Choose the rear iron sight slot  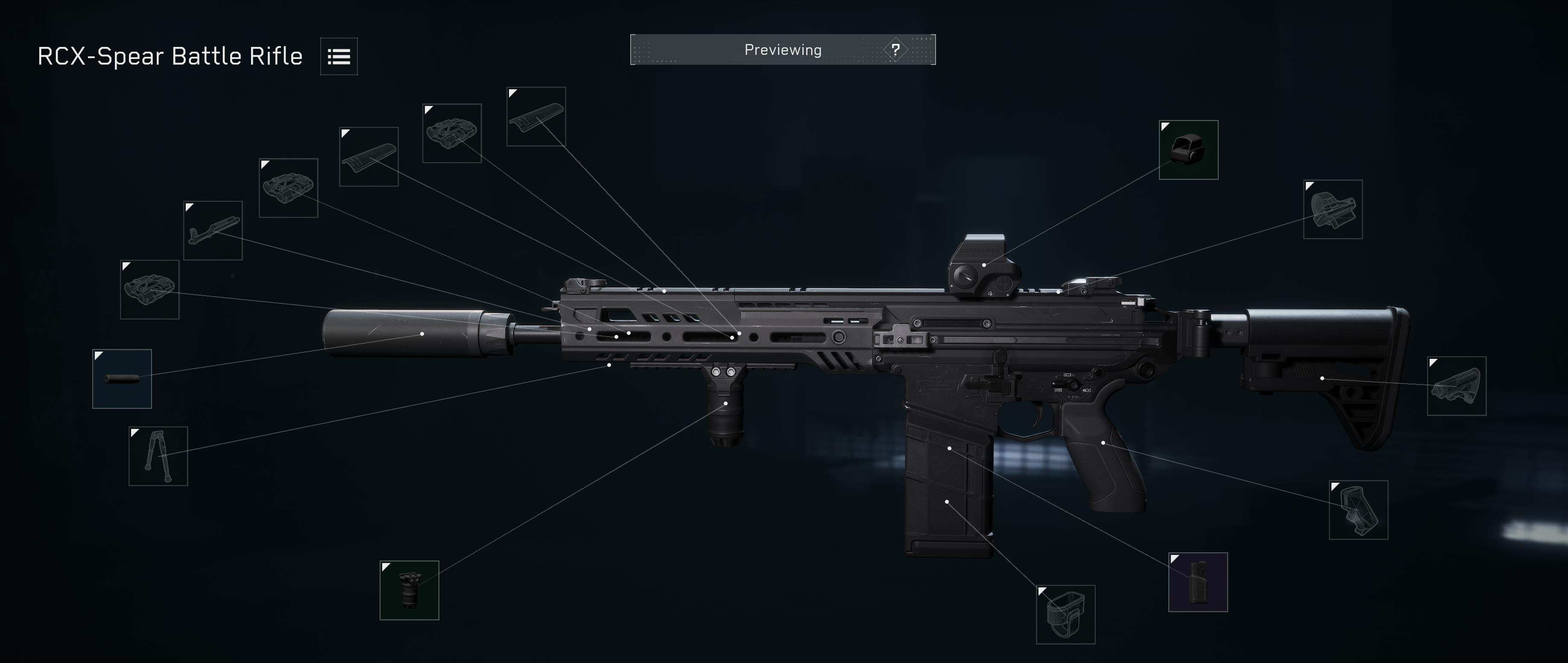pos(1332,209)
